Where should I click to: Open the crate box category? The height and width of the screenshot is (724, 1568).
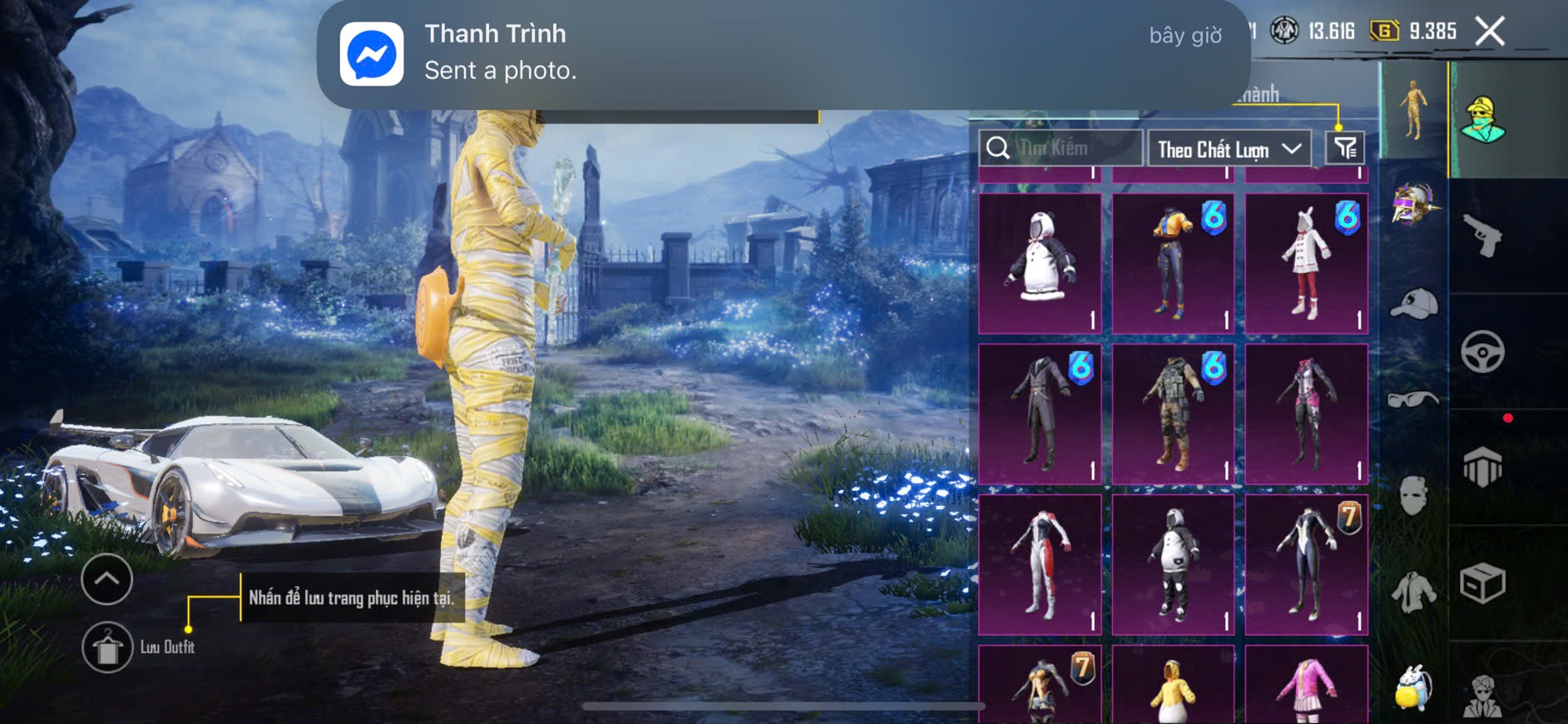tap(1482, 583)
